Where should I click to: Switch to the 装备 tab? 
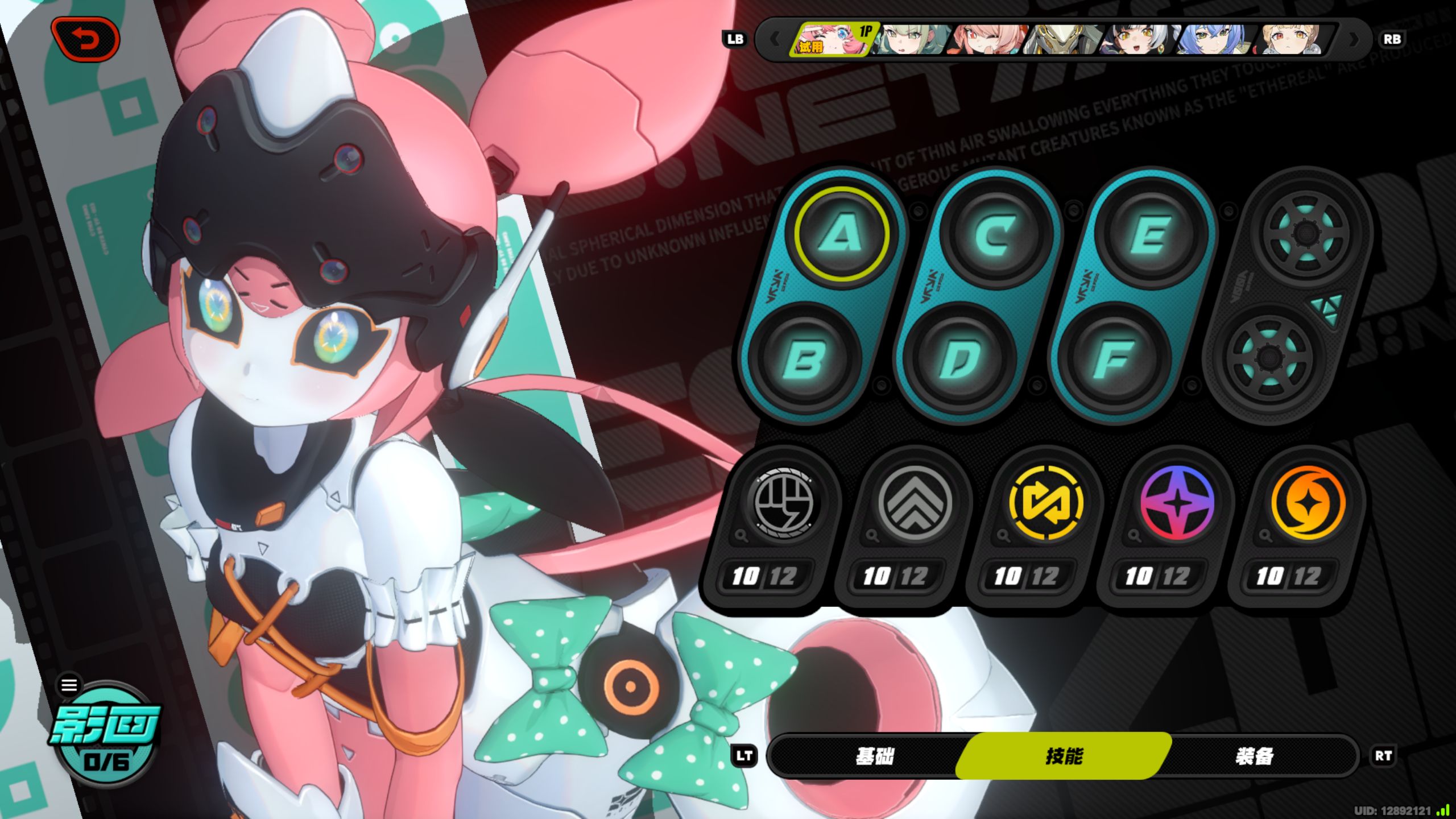1254,756
